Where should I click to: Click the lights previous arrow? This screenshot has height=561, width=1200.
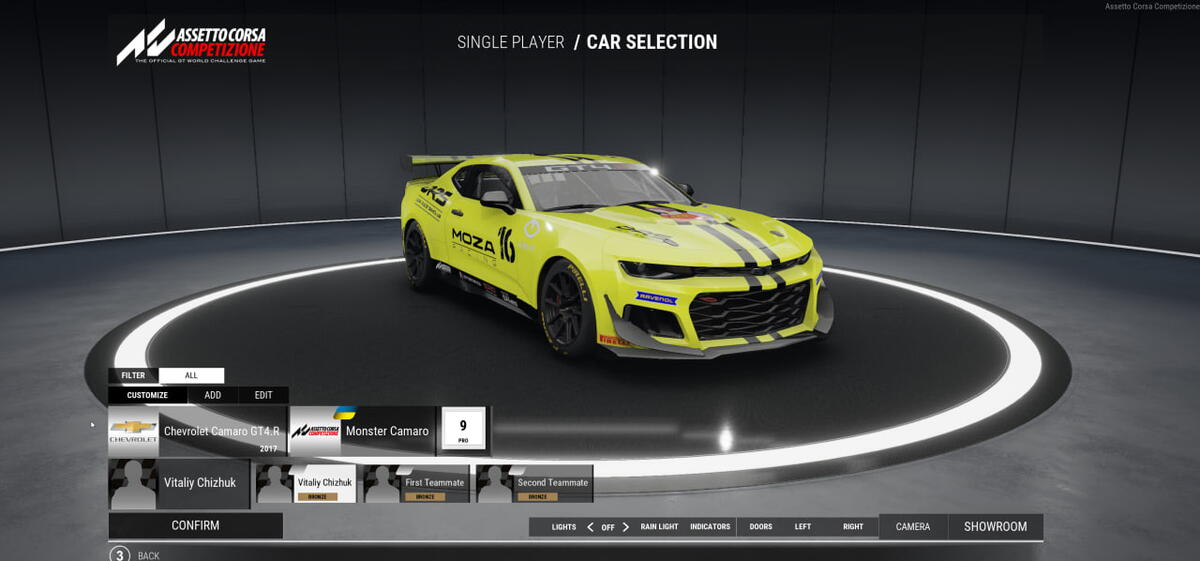pos(590,527)
